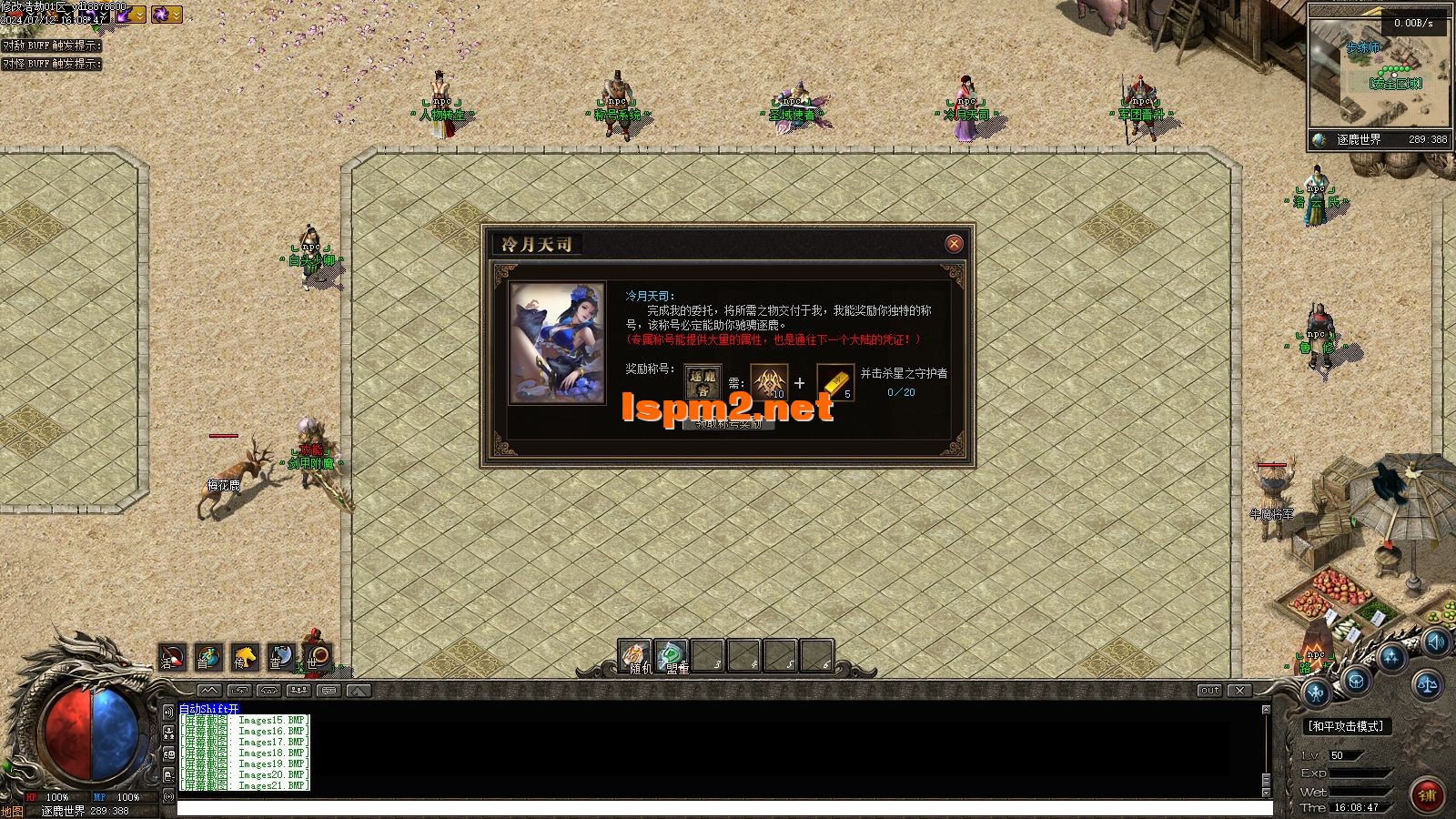Inspect the gold bar requirement item
This screenshot has height=819, width=1456.
tap(834, 382)
